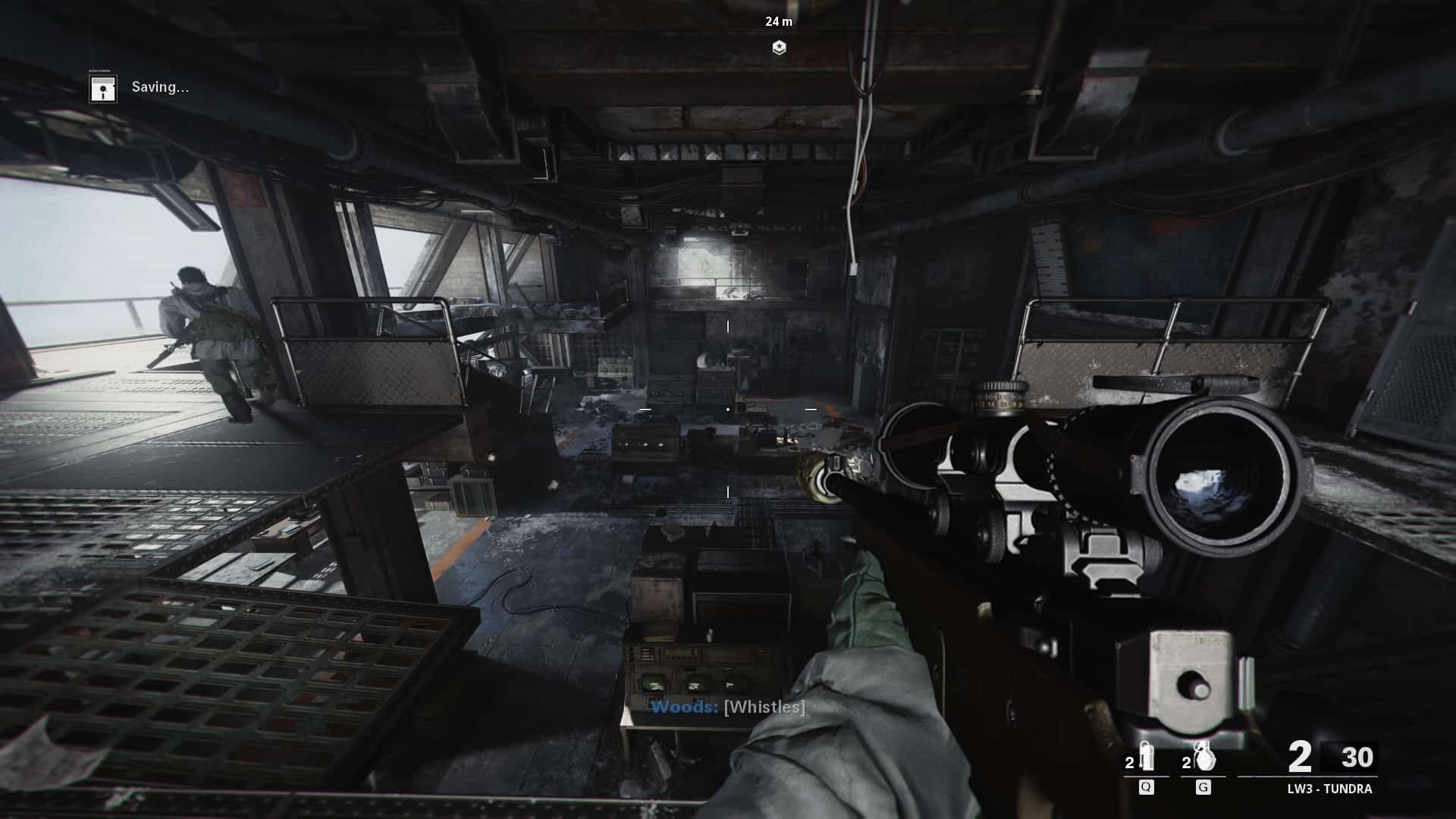Select the frag grenade icon
The width and height of the screenshot is (1456, 819).
1203,756
